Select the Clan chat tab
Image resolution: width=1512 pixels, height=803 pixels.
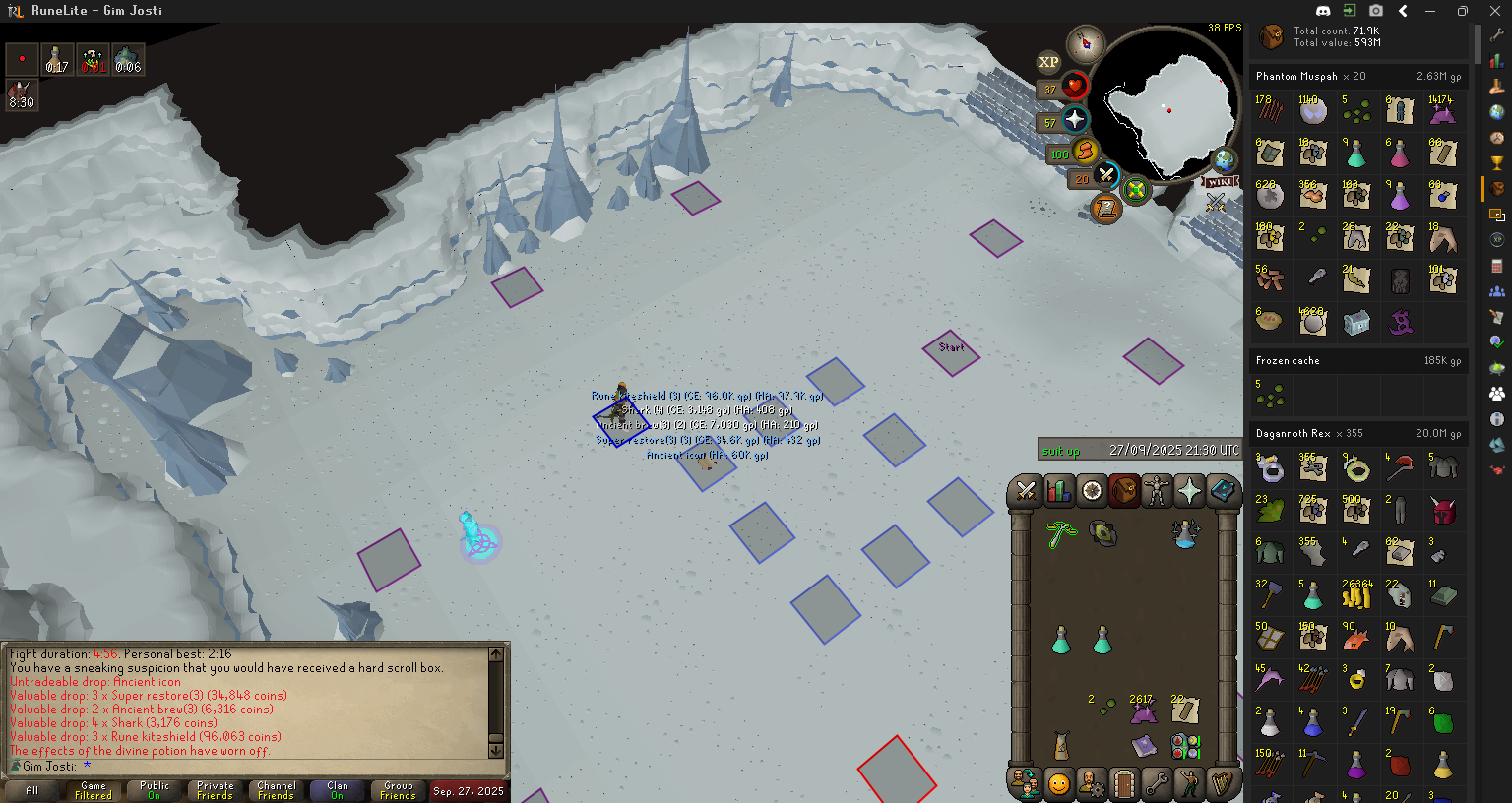click(x=337, y=790)
